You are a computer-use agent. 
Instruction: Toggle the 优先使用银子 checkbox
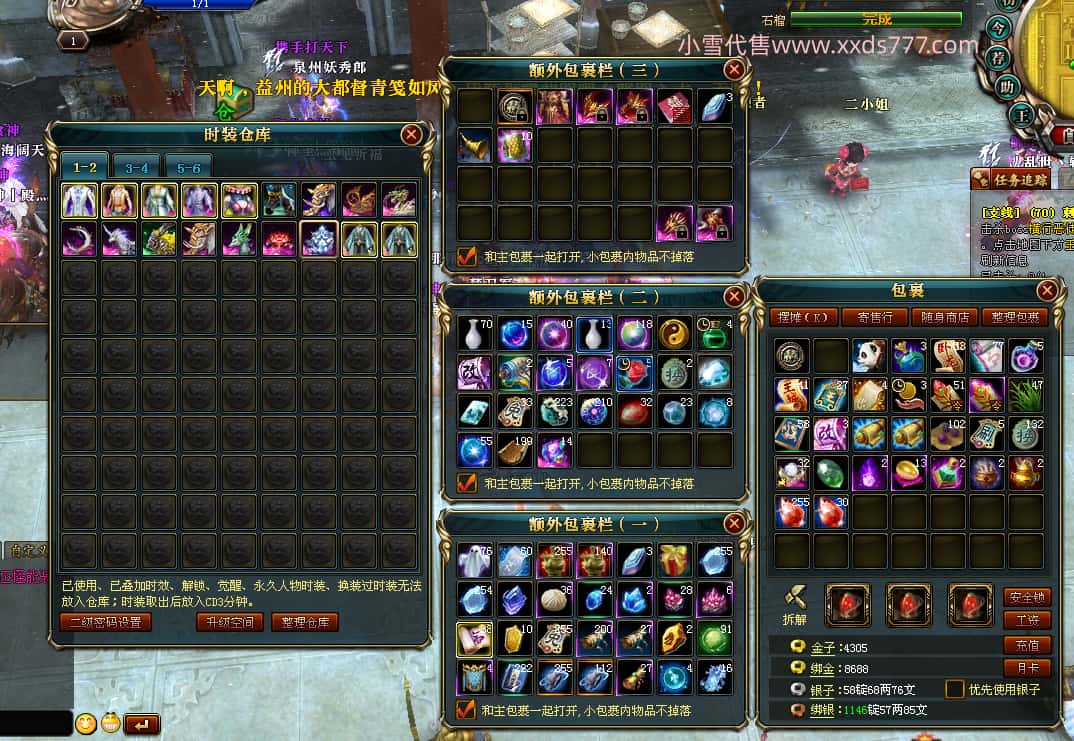pos(956,689)
